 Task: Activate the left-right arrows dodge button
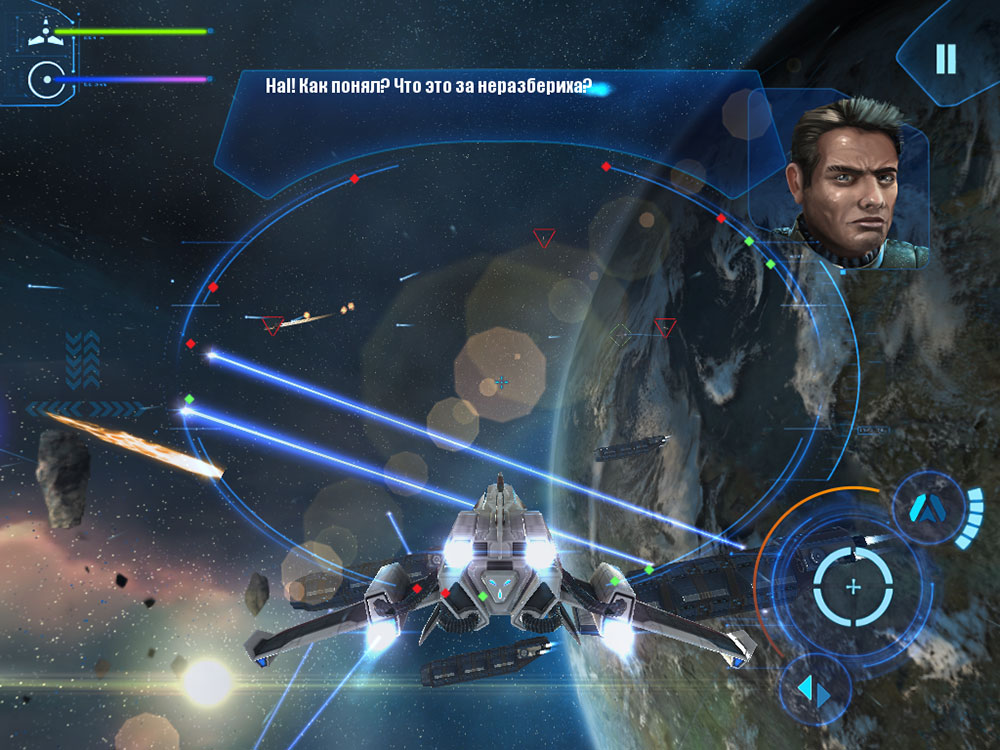(x=814, y=688)
